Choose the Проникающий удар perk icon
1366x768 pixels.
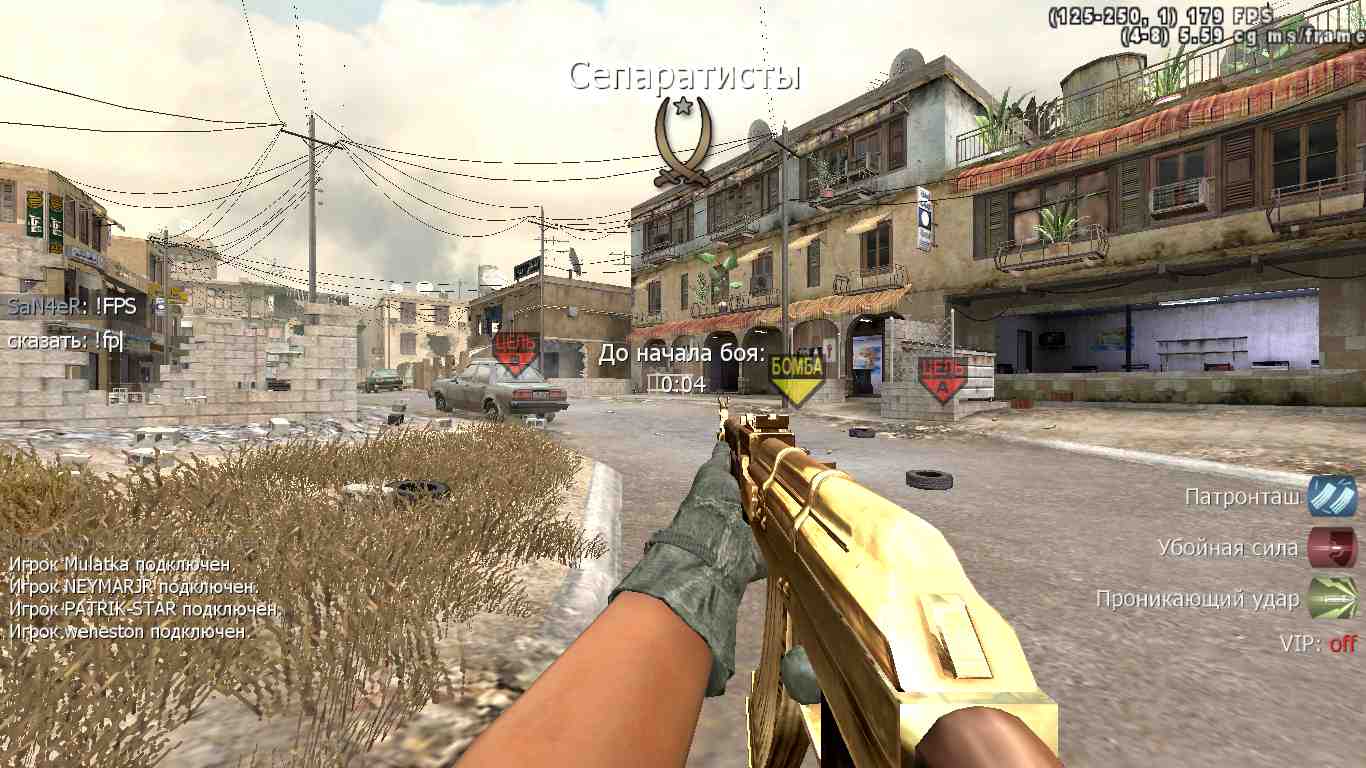coord(1332,599)
